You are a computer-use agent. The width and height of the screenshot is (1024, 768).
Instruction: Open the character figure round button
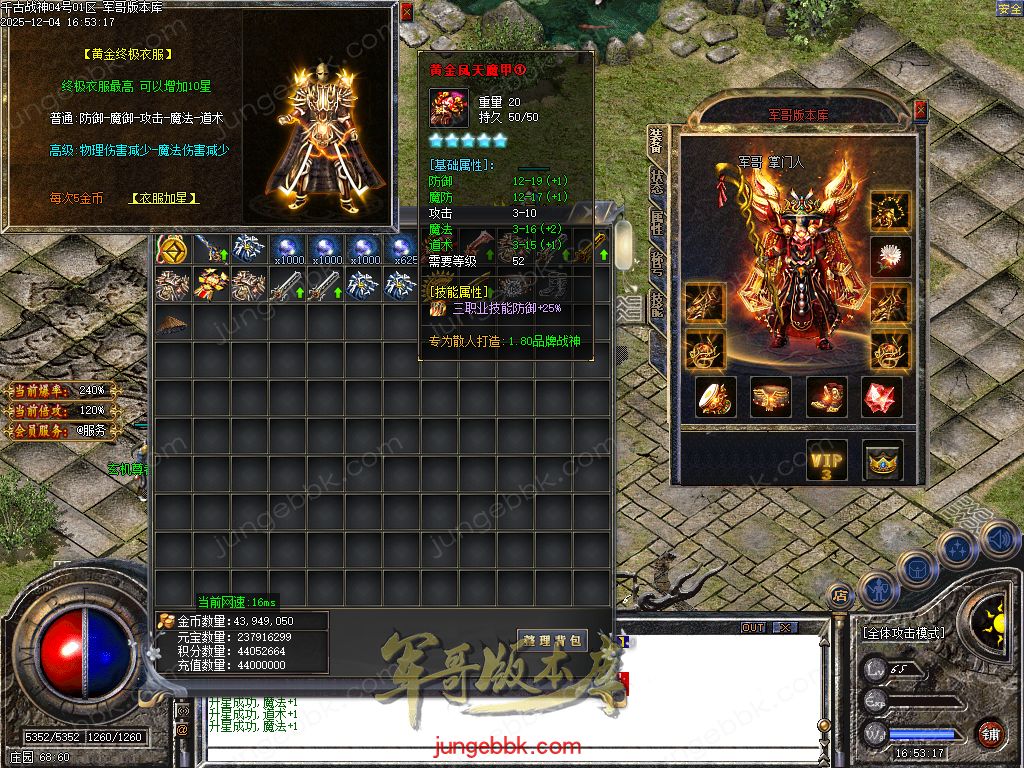(877, 590)
